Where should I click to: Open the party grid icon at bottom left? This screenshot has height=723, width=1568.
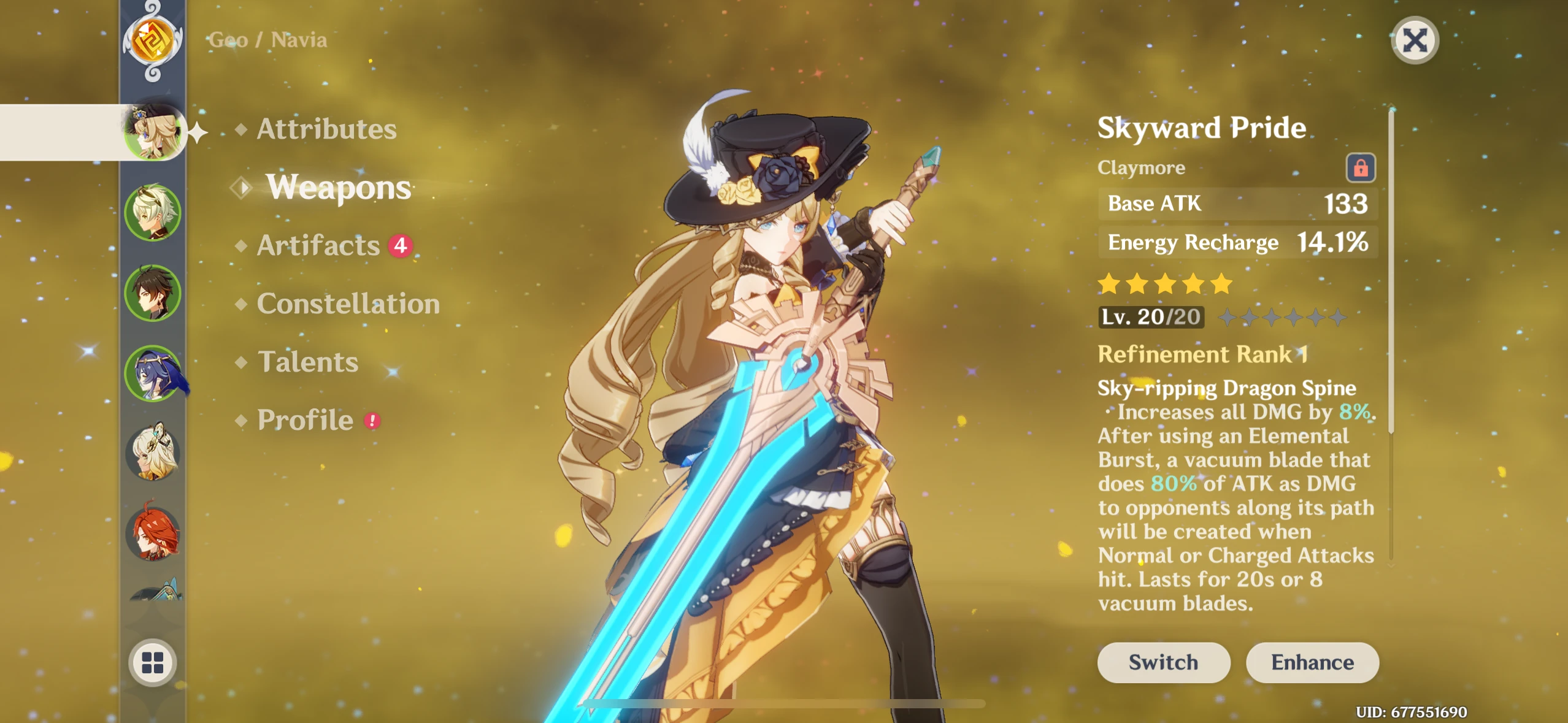click(x=153, y=662)
